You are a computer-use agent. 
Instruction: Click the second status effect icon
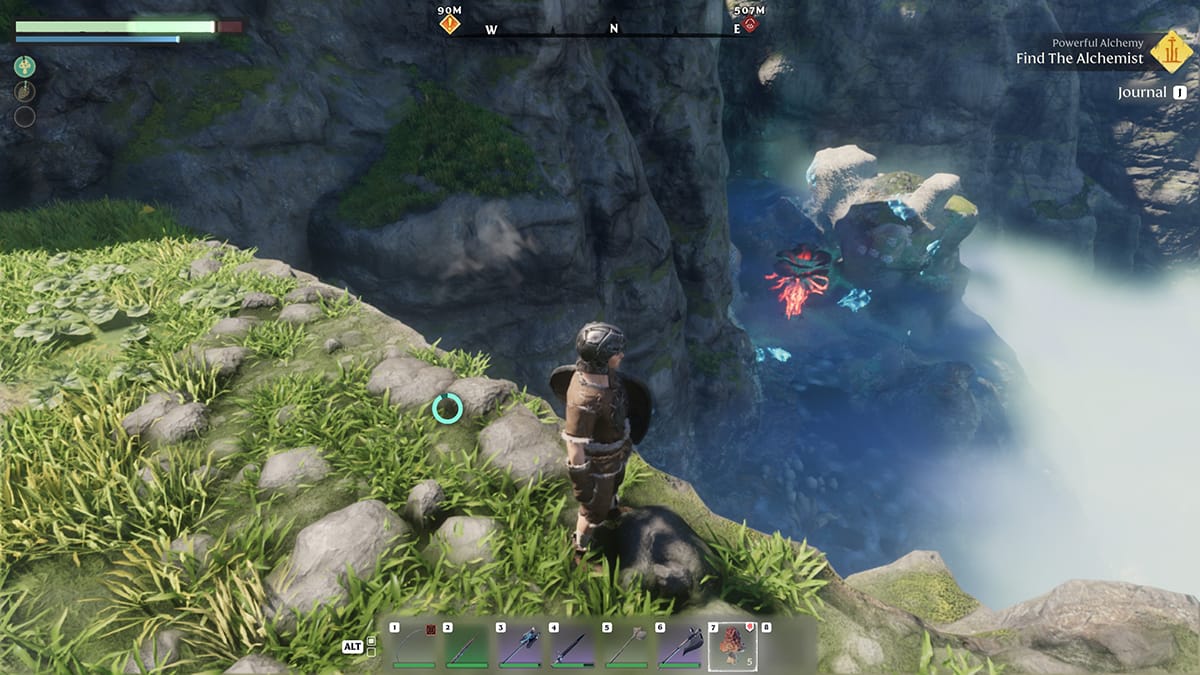(25, 92)
